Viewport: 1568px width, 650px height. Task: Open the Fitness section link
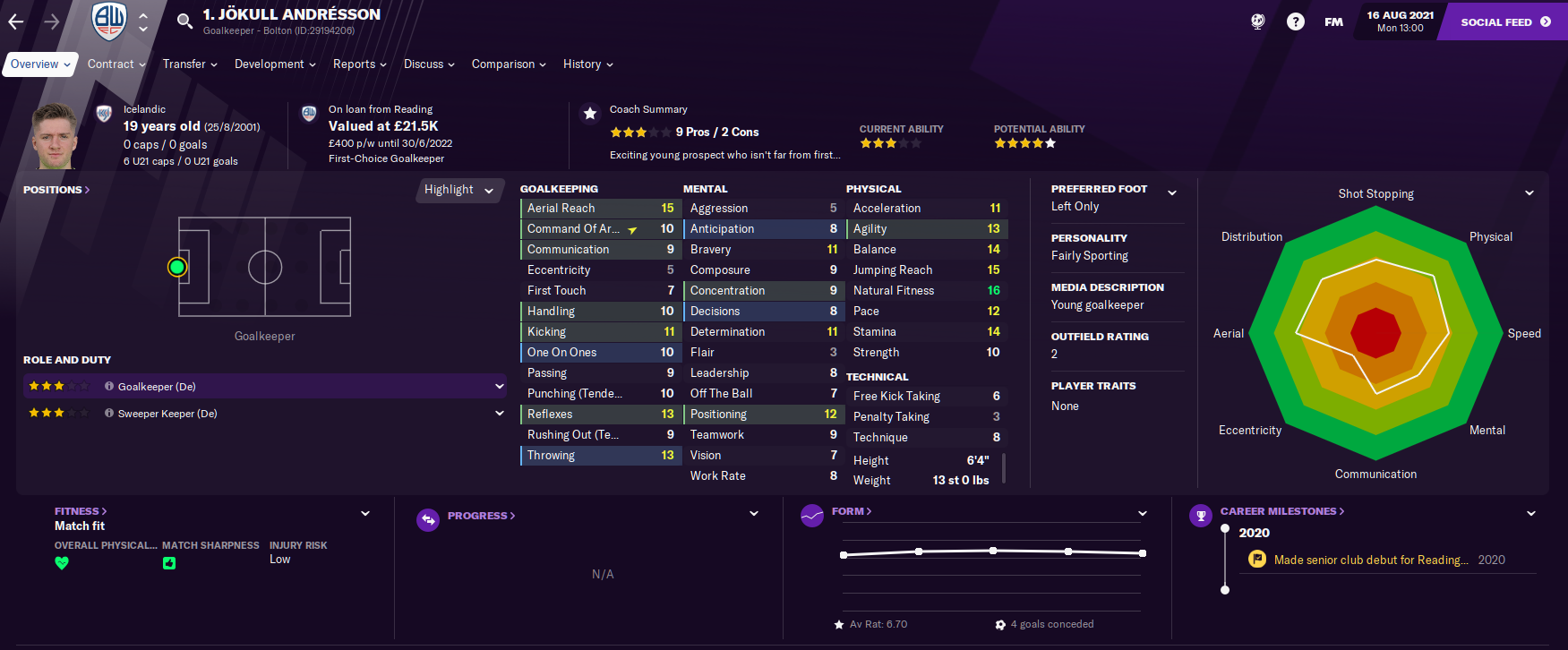(x=80, y=511)
